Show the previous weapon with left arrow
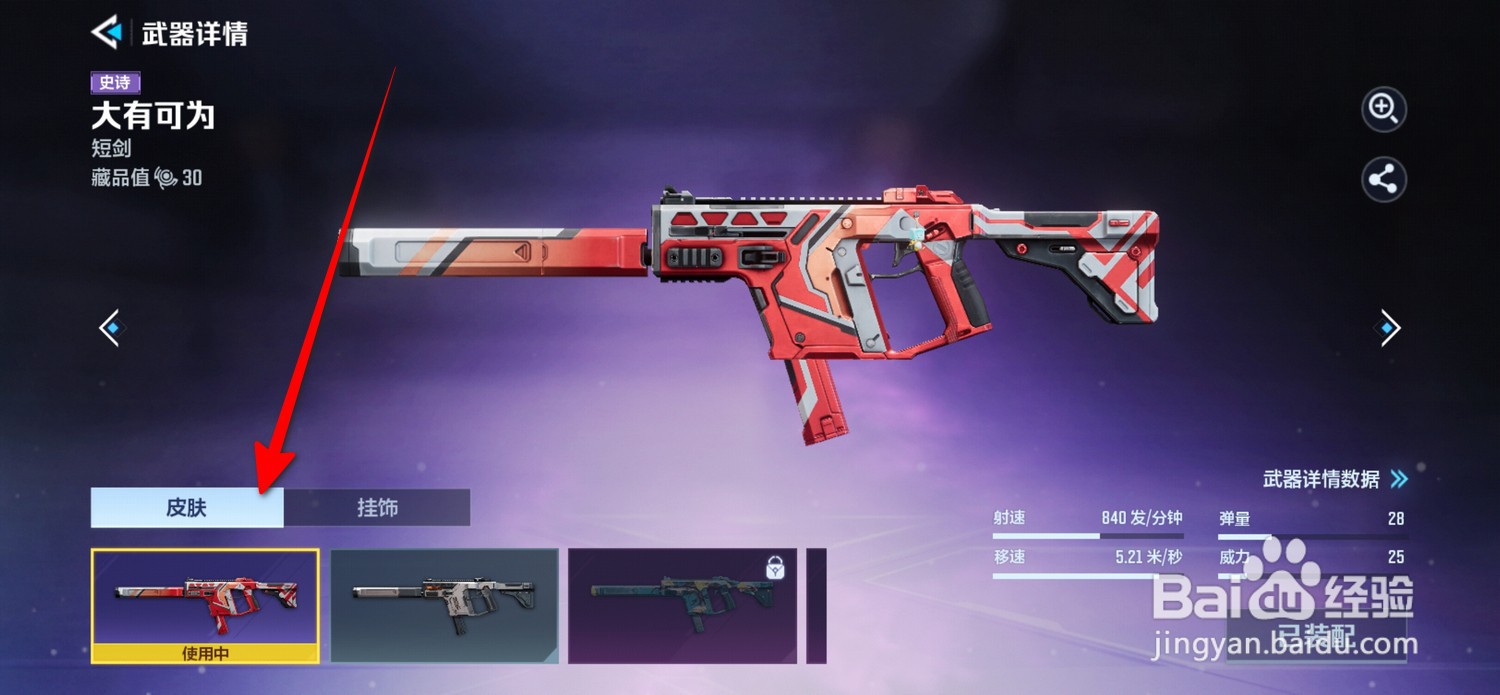Screen dimensions: 1500x695 click(110, 328)
